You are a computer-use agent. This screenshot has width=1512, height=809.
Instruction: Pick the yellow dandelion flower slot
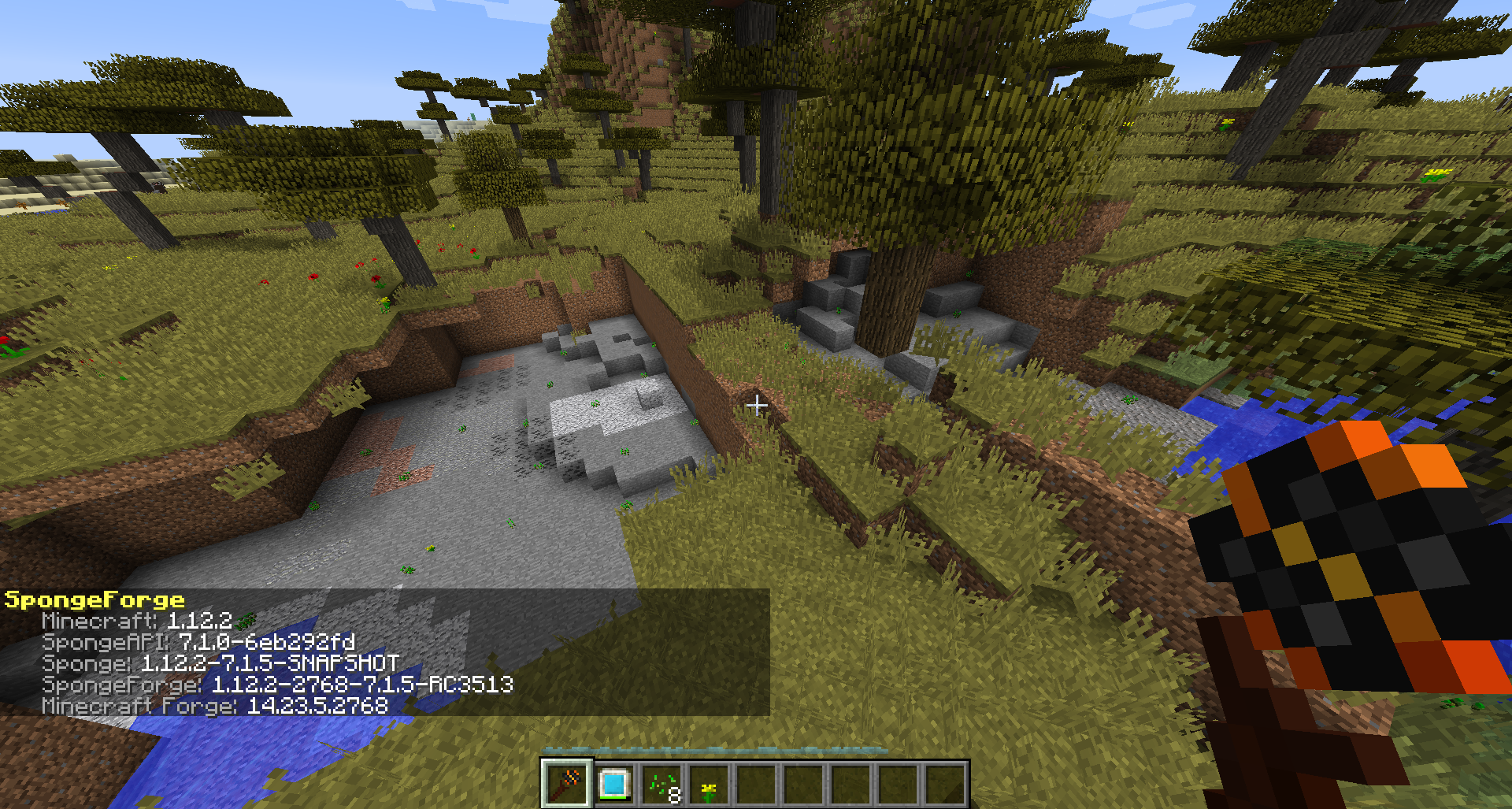coord(708,785)
